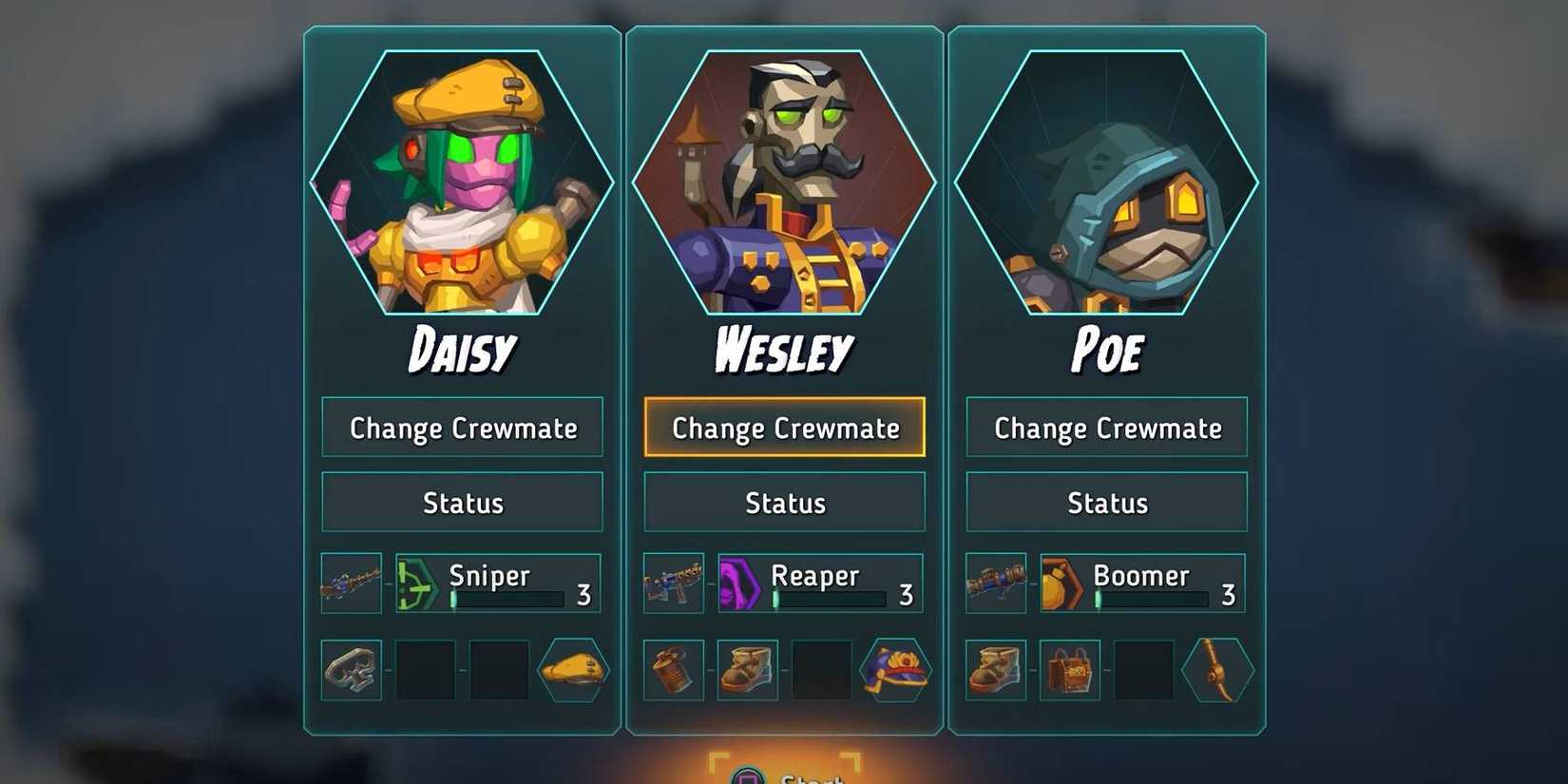The width and height of the screenshot is (1568, 784).
Task: Select Daisy's portrait
Action: click(463, 182)
